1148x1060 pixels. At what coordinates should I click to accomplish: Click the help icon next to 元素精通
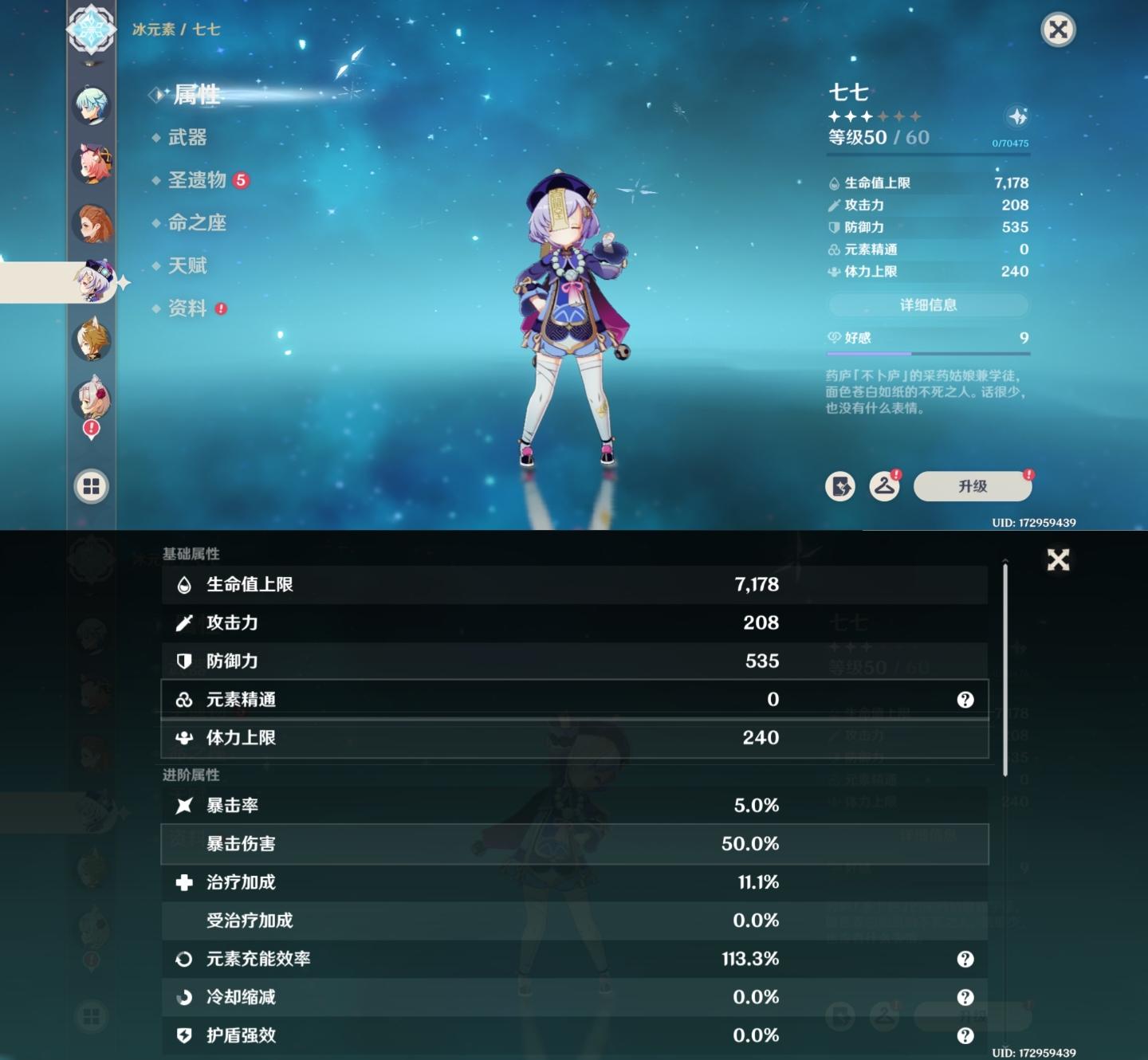[965, 699]
